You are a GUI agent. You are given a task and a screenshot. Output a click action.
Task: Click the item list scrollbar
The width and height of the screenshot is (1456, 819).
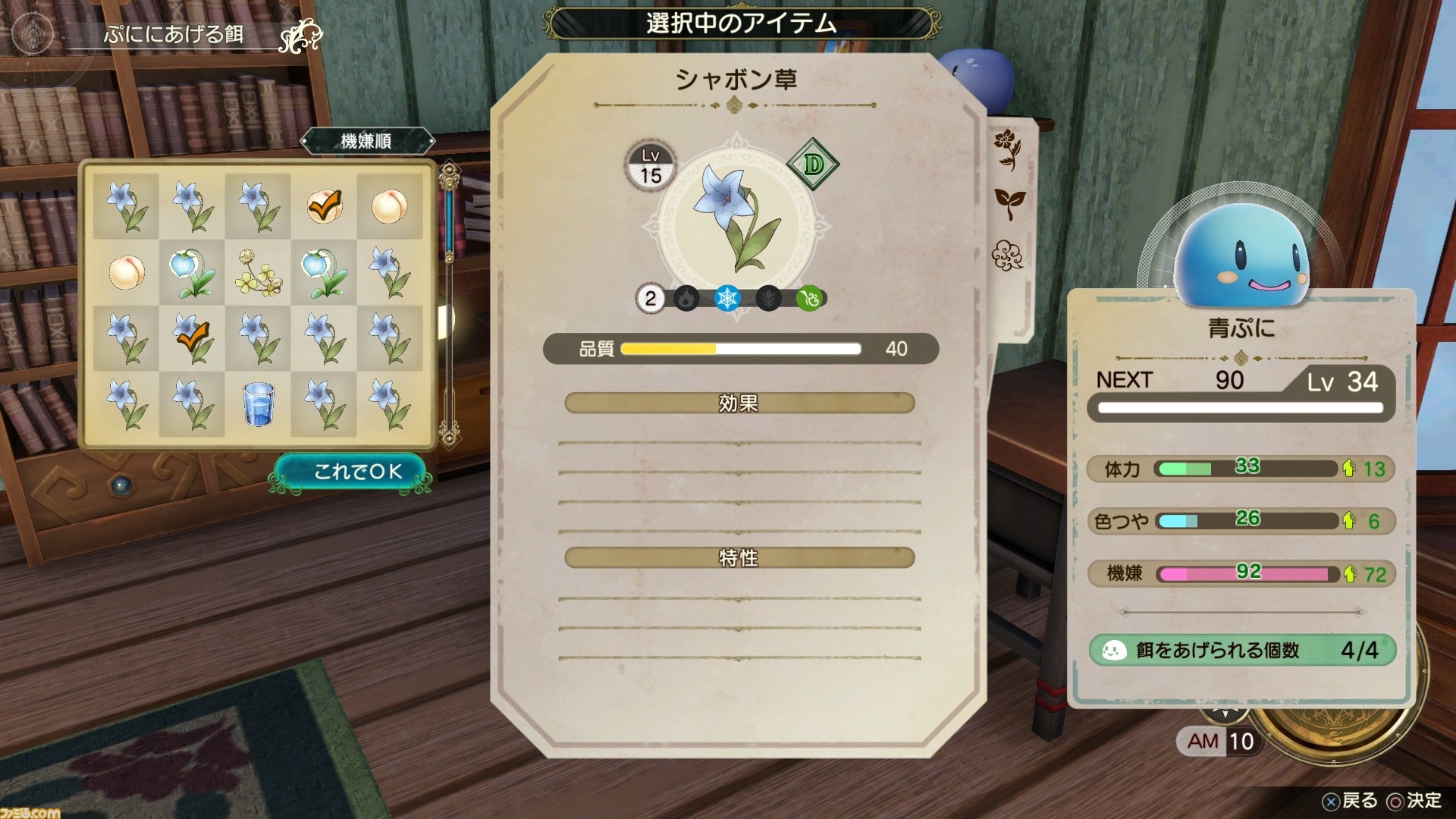point(450,303)
